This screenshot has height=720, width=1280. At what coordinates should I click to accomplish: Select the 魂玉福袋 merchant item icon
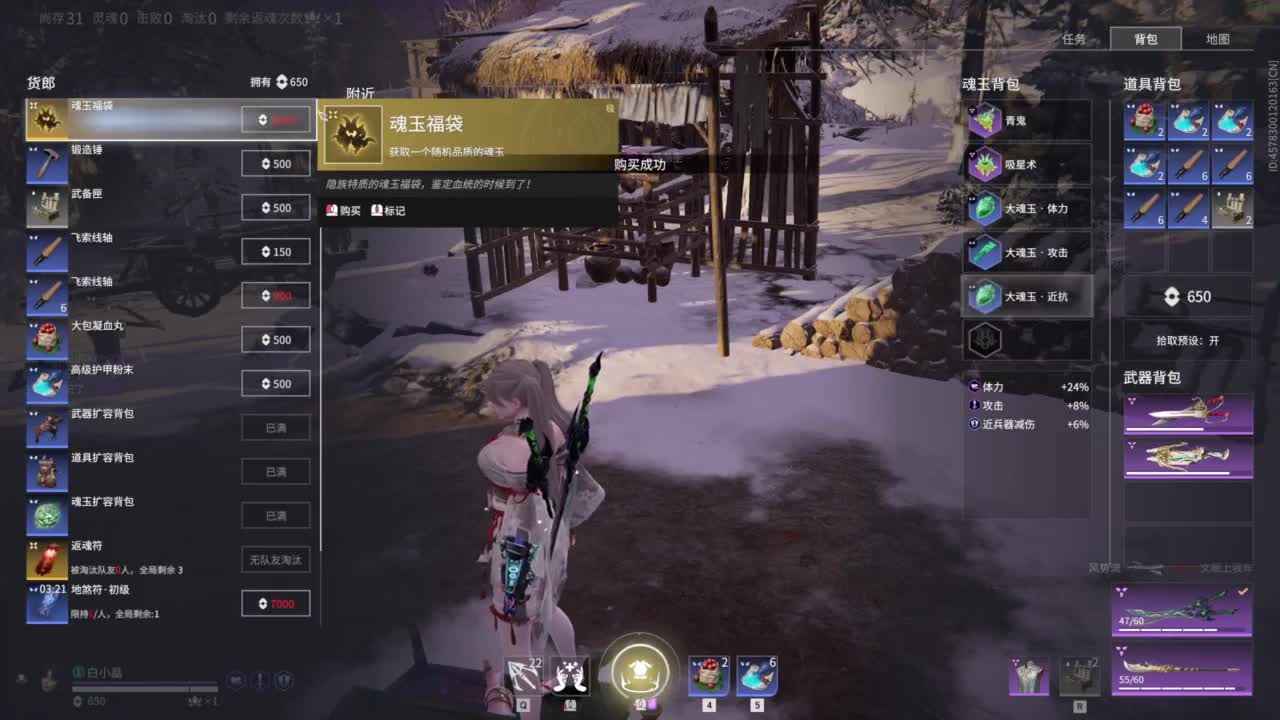(47, 119)
